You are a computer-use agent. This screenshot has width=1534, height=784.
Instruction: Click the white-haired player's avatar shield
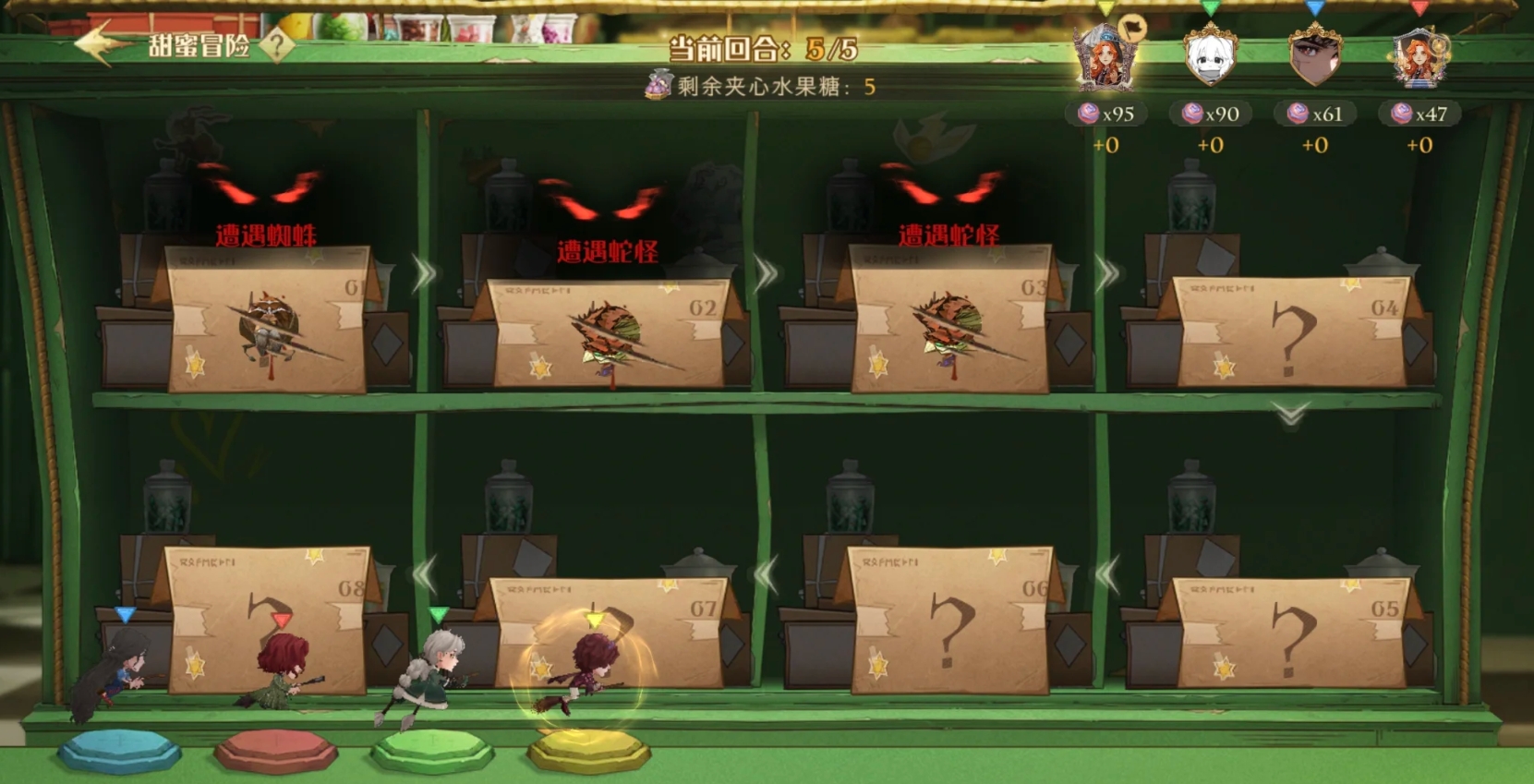[1211, 58]
